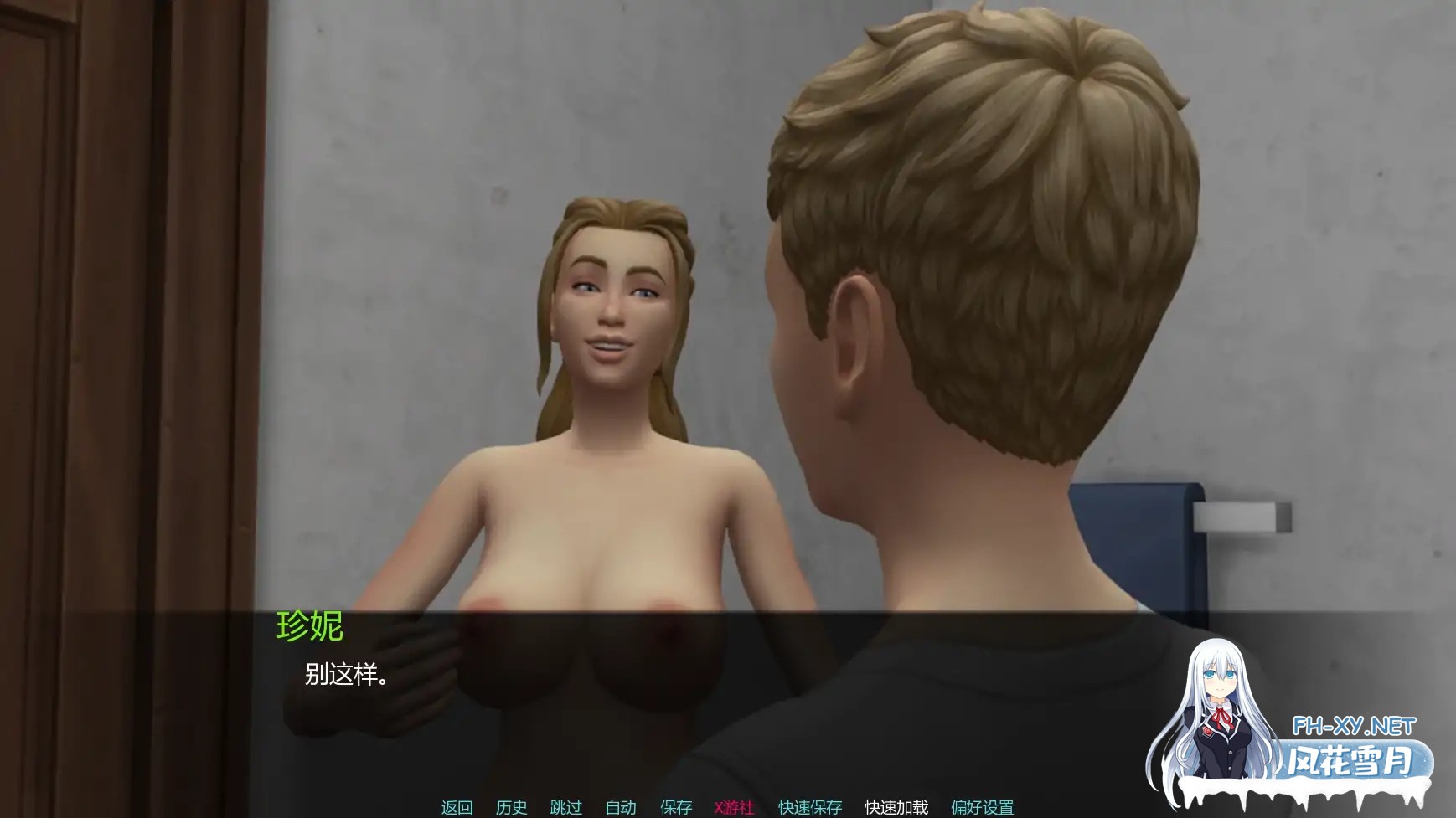Viewport: 1456px width, 818px height.
Task: Toggle 自动 (Auto) advance
Action: 621,807
